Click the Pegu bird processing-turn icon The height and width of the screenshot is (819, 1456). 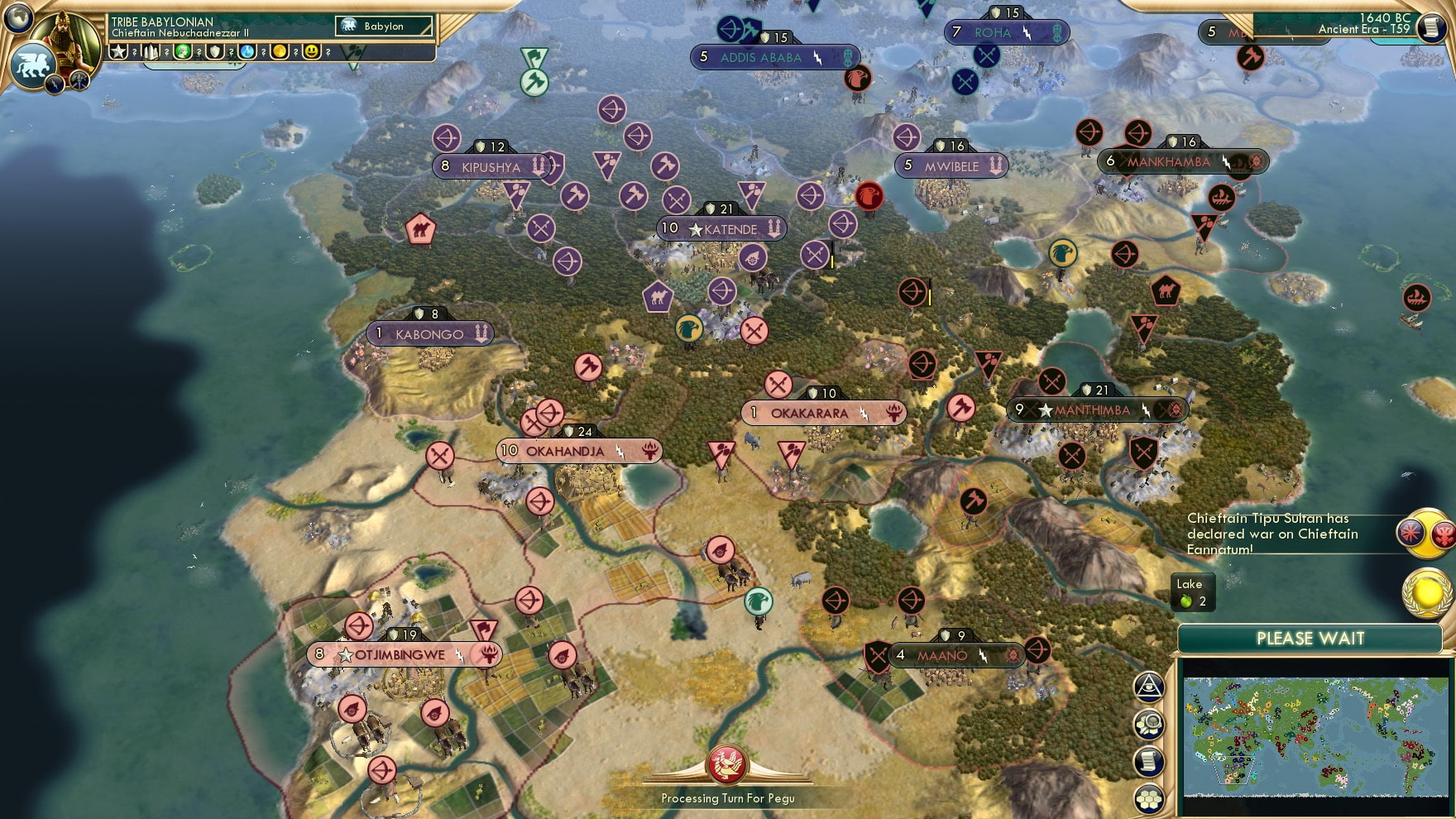pos(726,762)
